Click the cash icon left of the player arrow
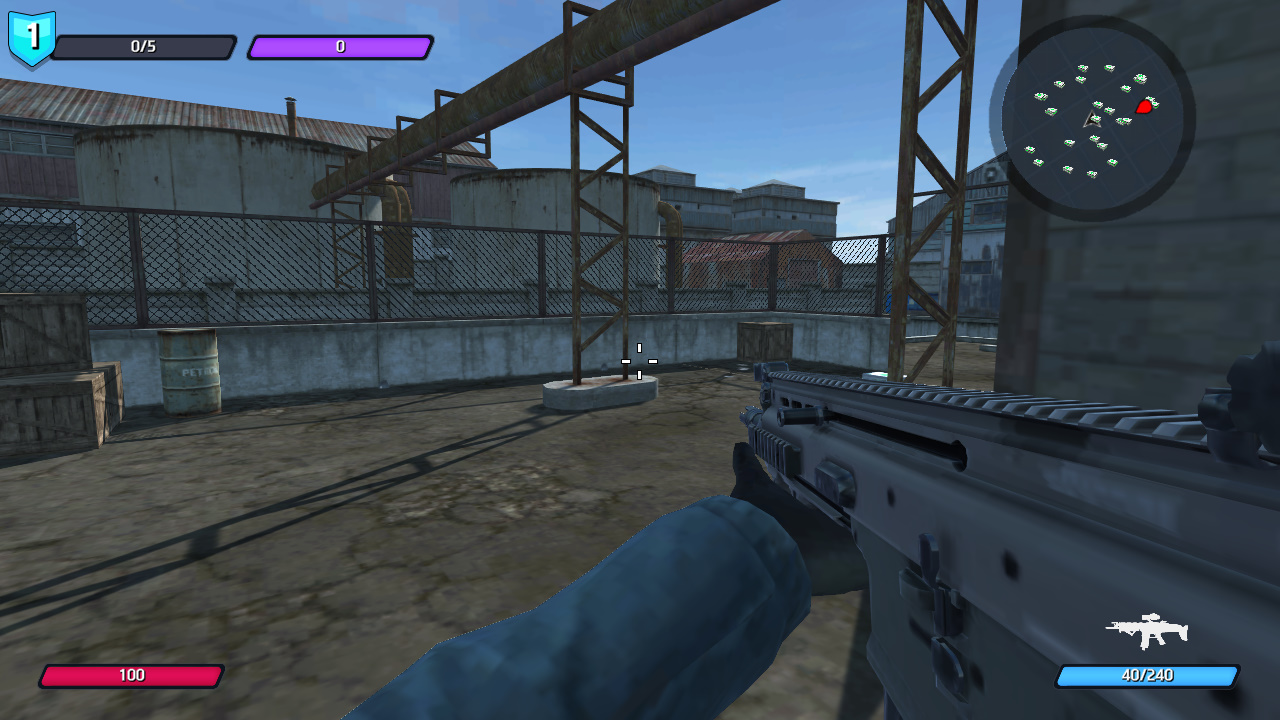 (x=1050, y=110)
